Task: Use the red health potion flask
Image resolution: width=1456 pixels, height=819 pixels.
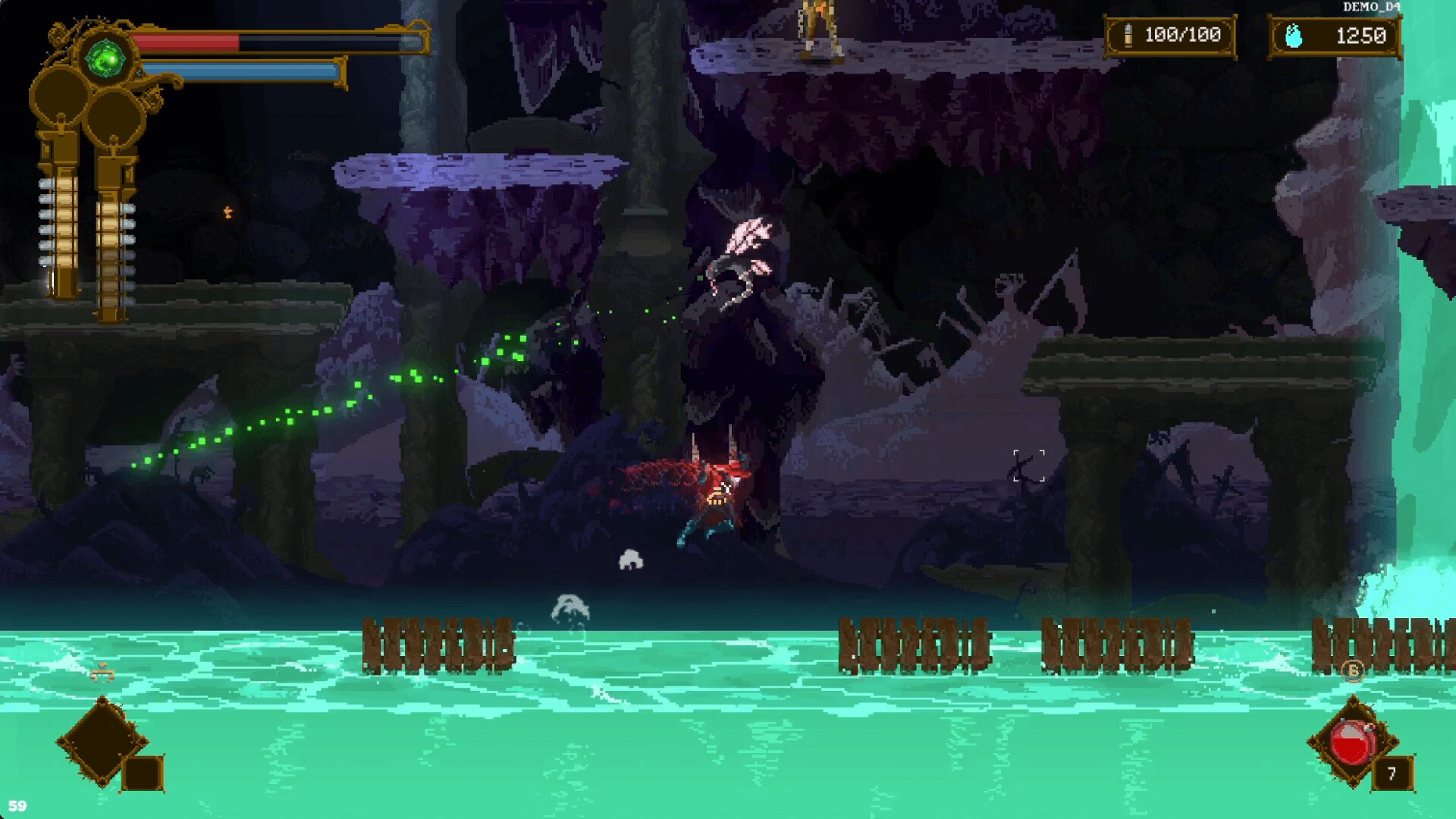Action: pos(1351,742)
